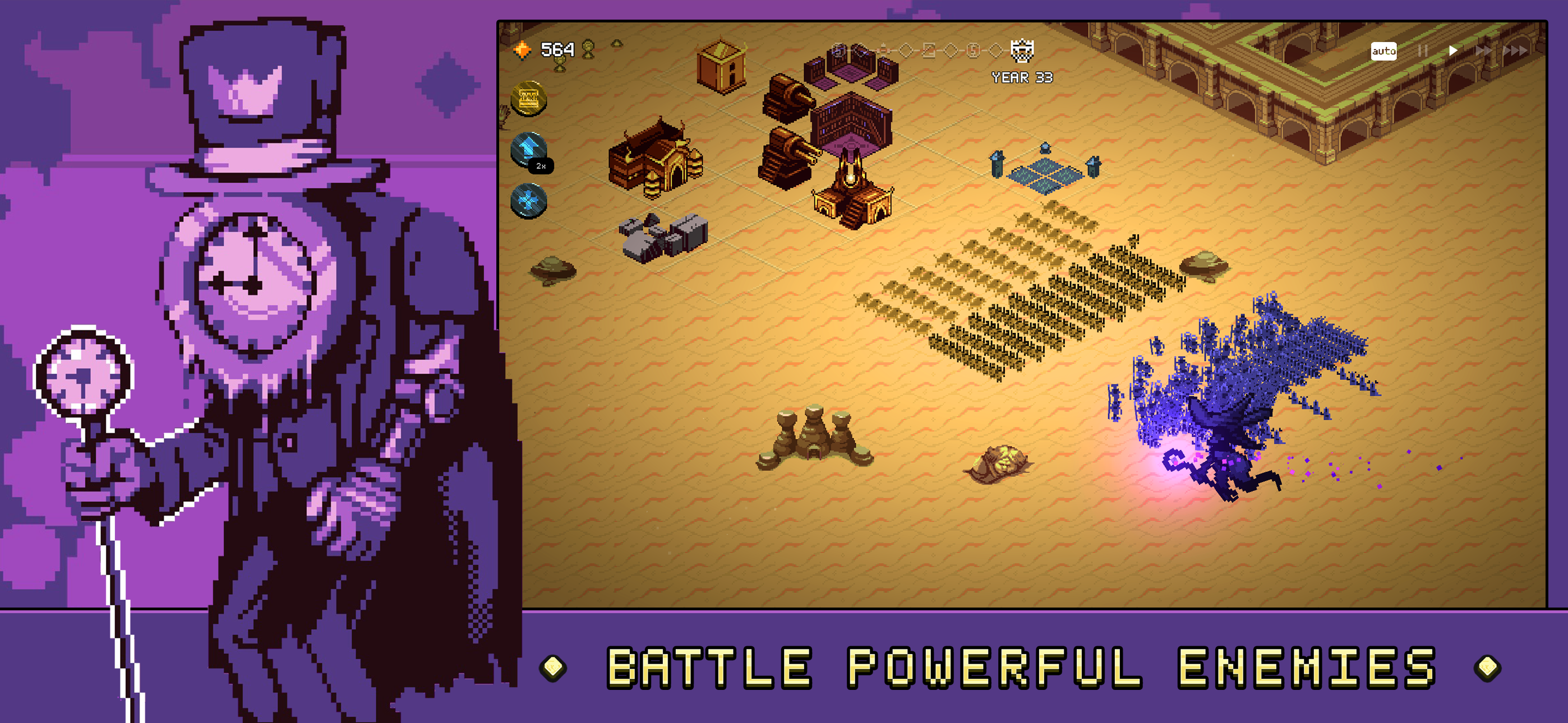This screenshot has width=1568, height=723.
Task: Click the 564 resource counter
Action: coord(559,49)
